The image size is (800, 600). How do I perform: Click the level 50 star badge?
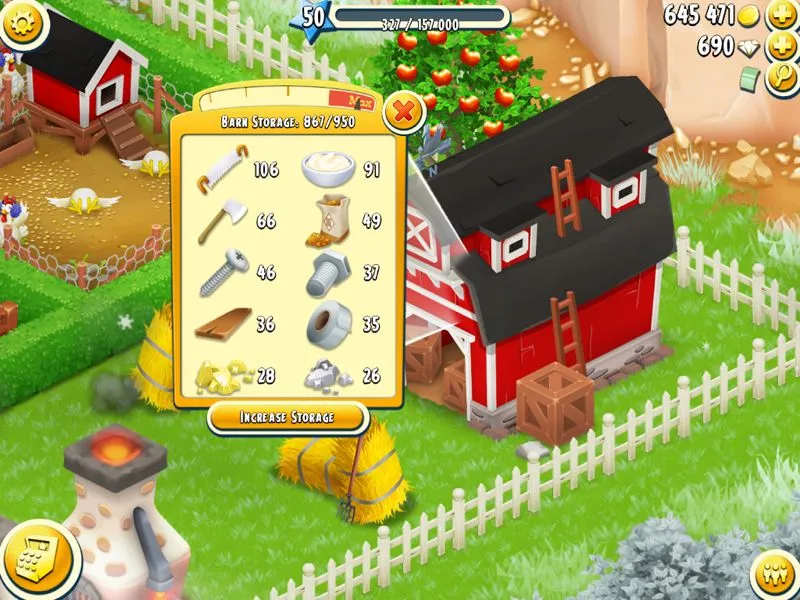coord(313,17)
